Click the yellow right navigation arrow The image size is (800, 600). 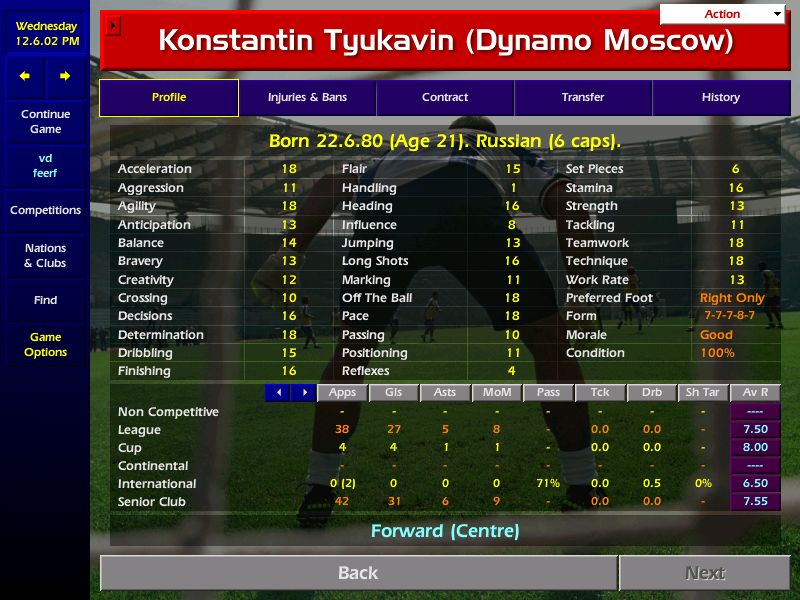click(x=65, y=76)
